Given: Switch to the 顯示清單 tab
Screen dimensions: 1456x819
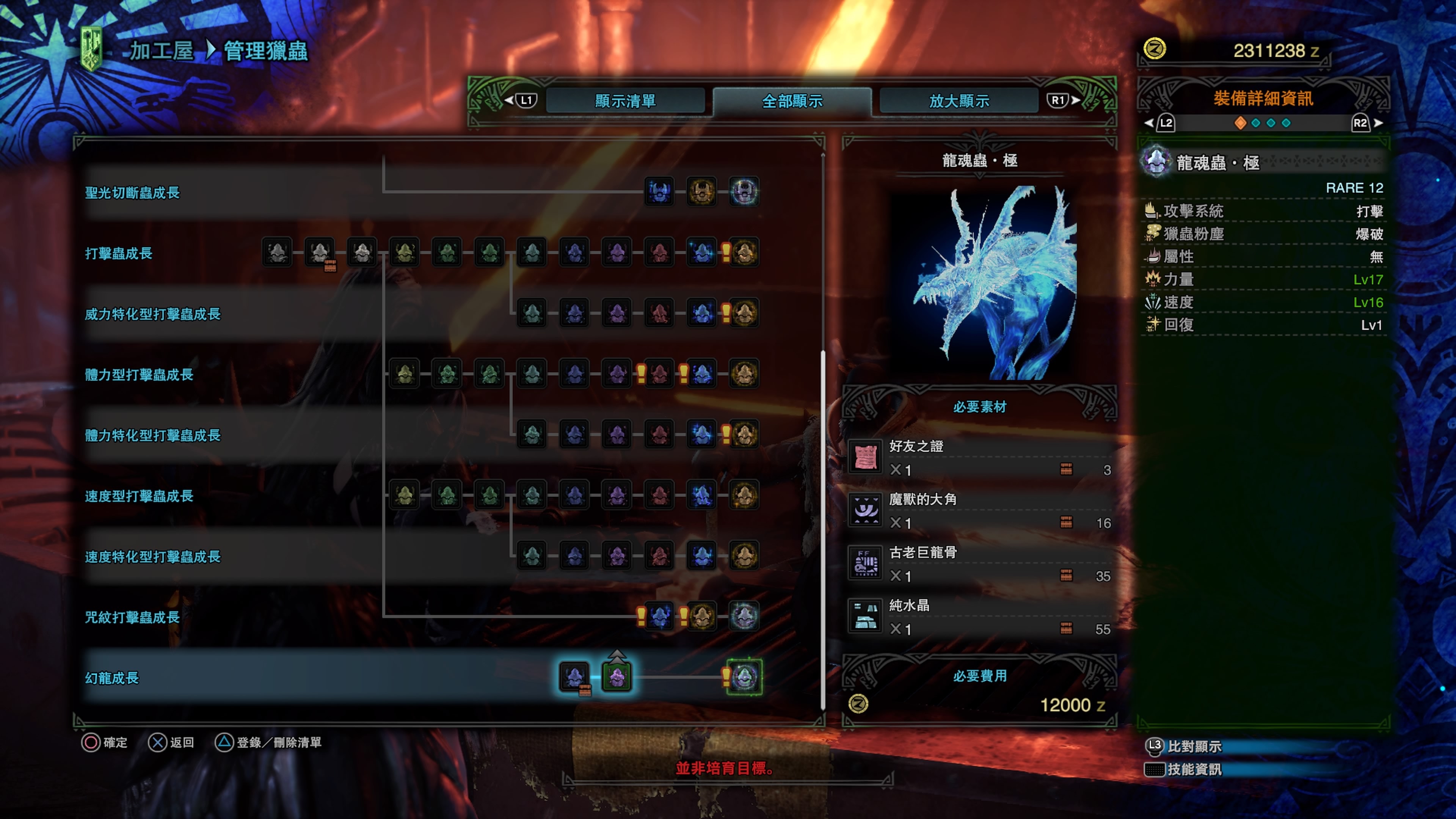Looking at the screenshot, I should pos(625,101).
